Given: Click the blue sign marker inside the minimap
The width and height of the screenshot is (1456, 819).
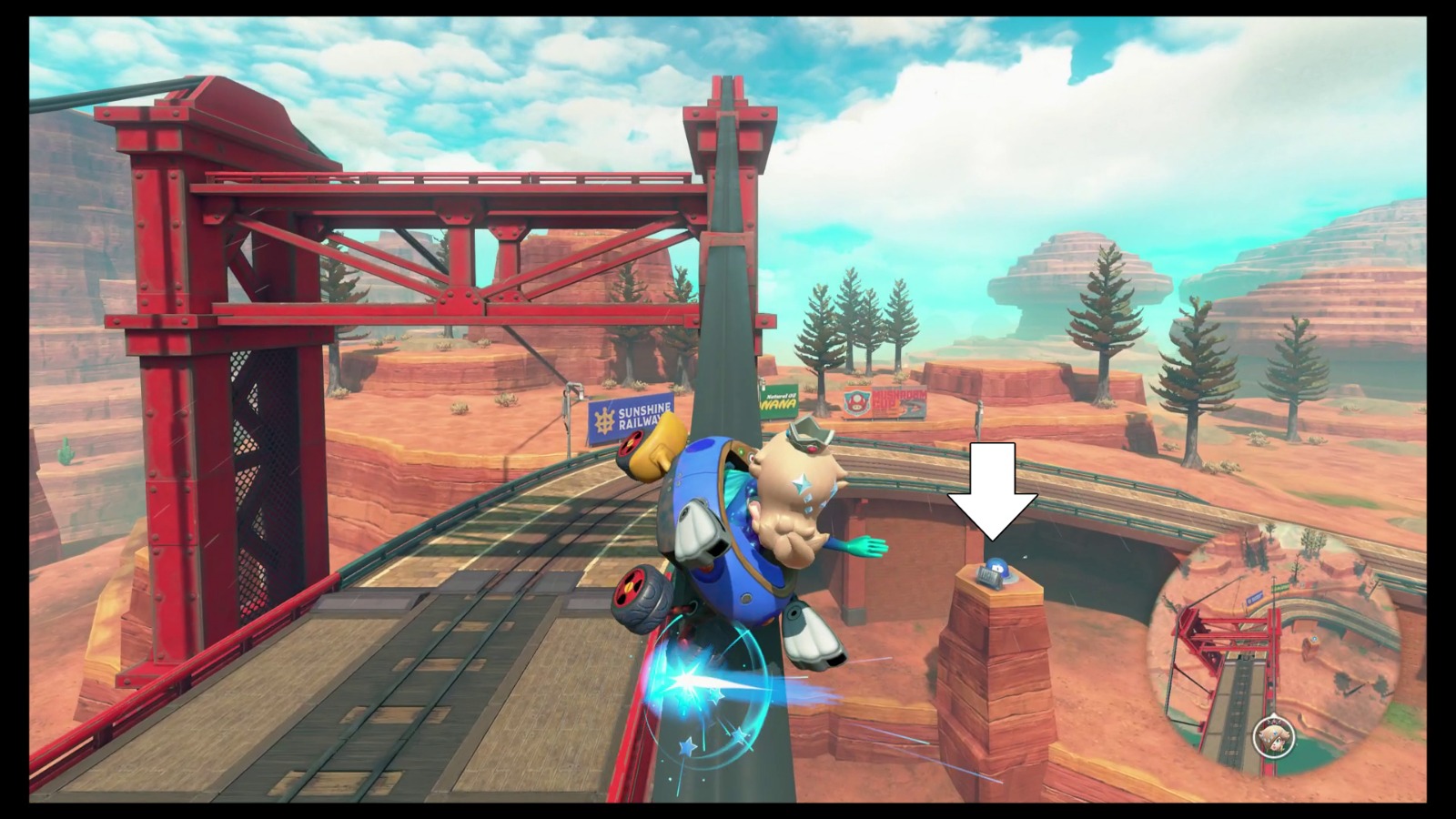Looking at the screenshot, I should (1255, 598).
